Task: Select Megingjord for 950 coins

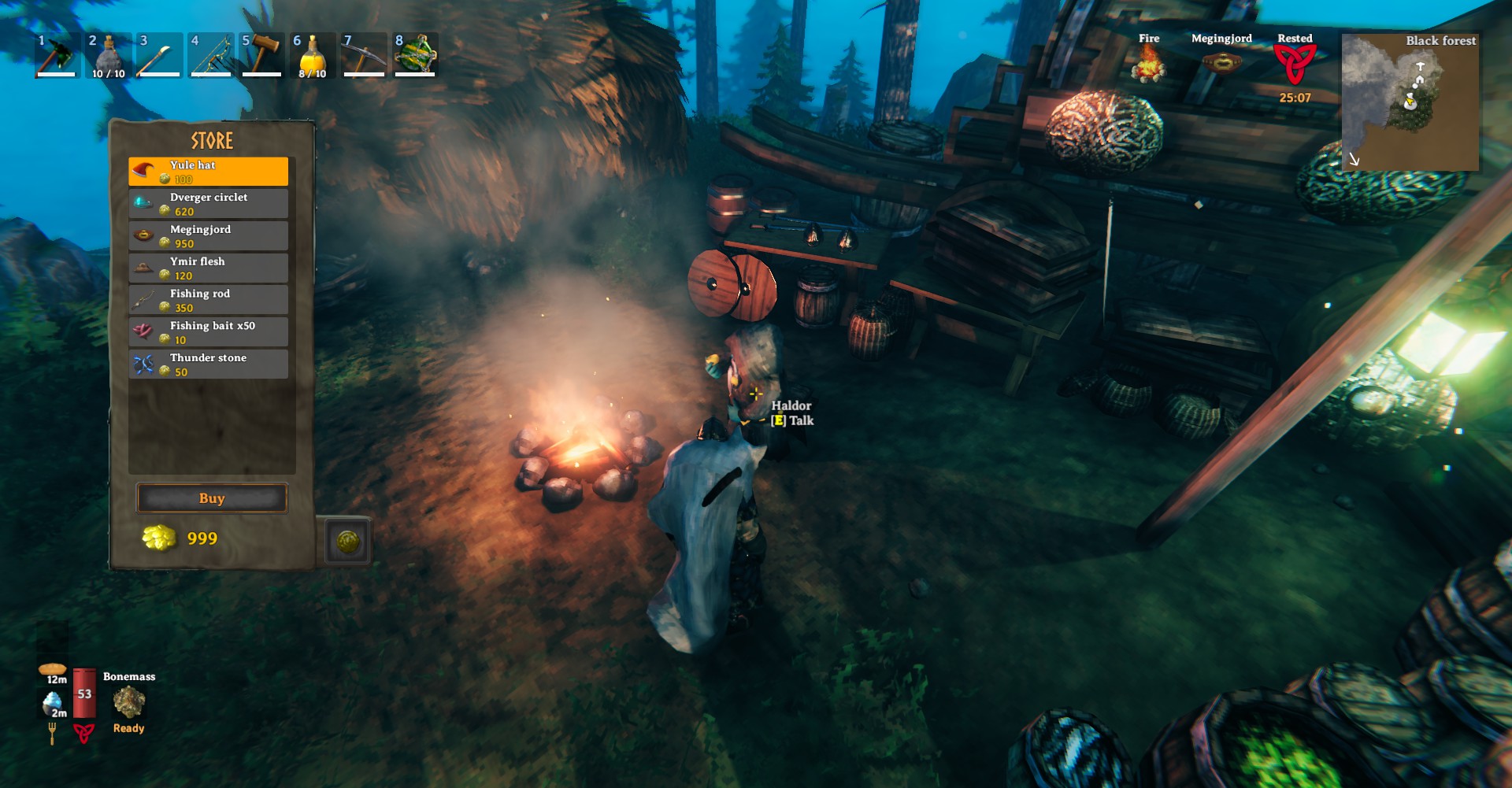Action: coord(208,236)
